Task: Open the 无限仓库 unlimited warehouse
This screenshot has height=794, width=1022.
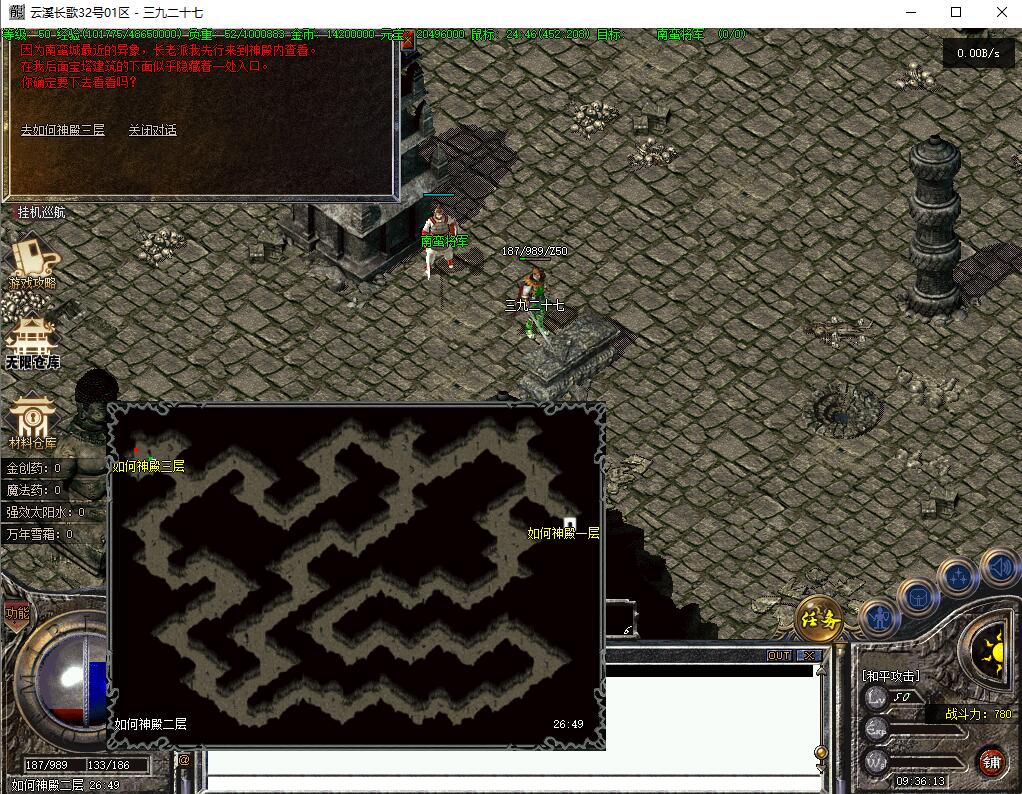Action: (32, 343)
